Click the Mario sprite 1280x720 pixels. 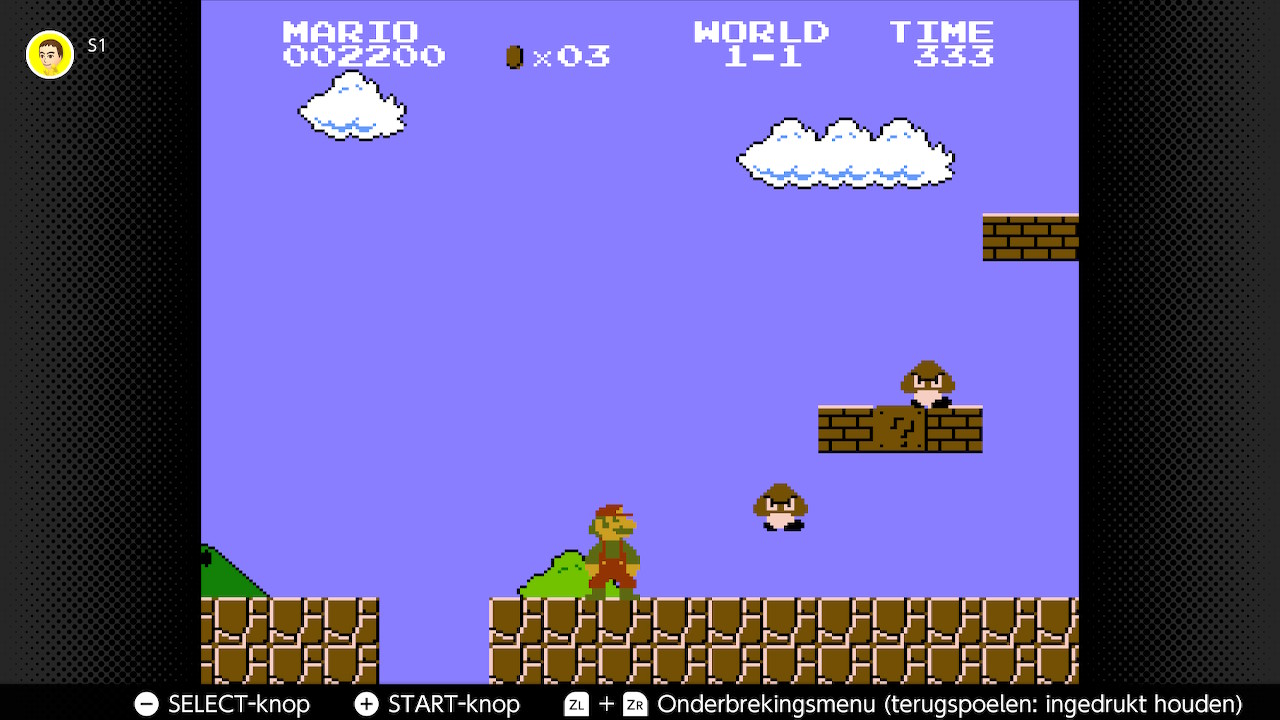(x=613, y=550)
